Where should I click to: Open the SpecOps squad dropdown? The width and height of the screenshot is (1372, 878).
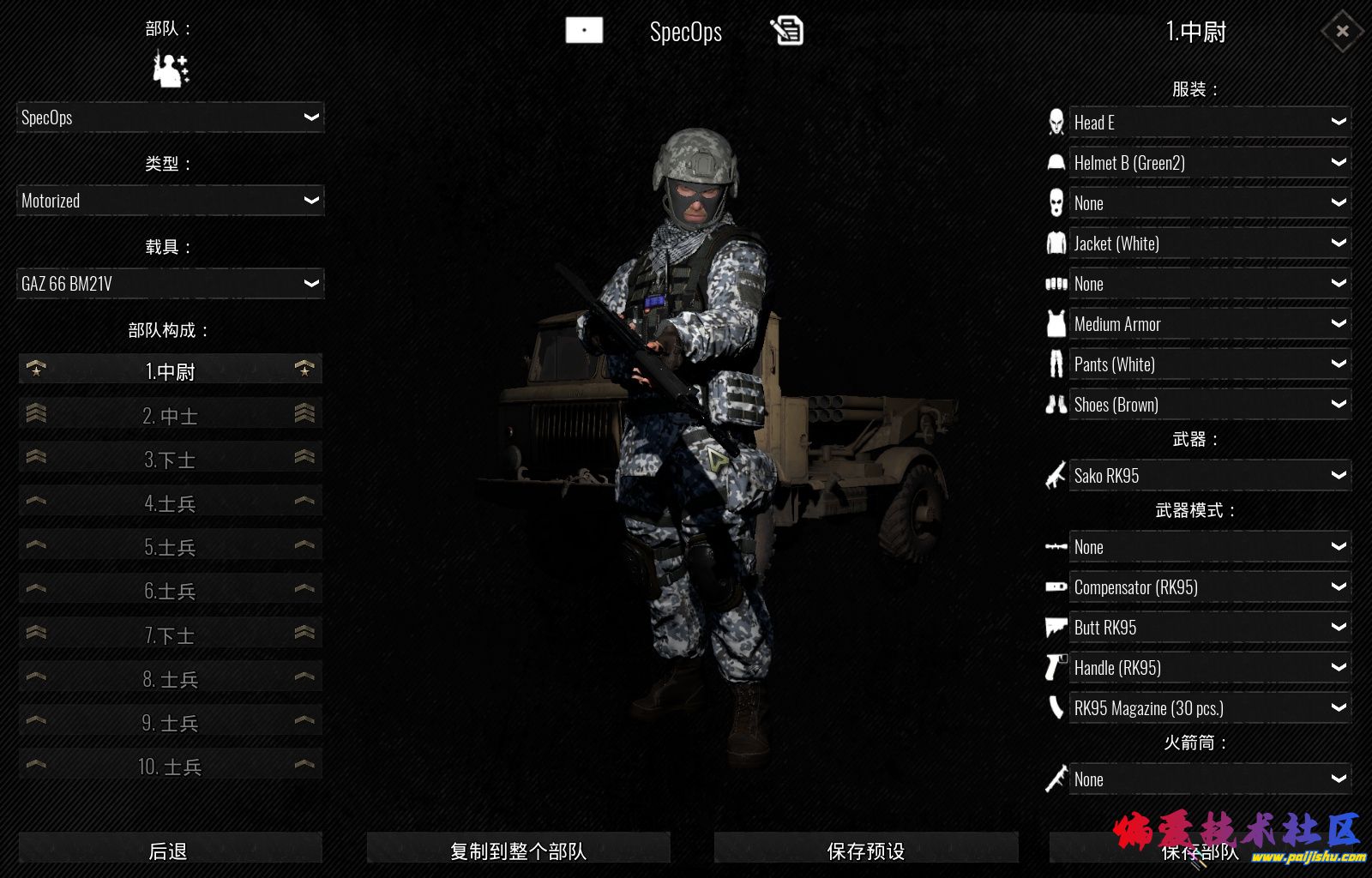click(x=170, y=117)
